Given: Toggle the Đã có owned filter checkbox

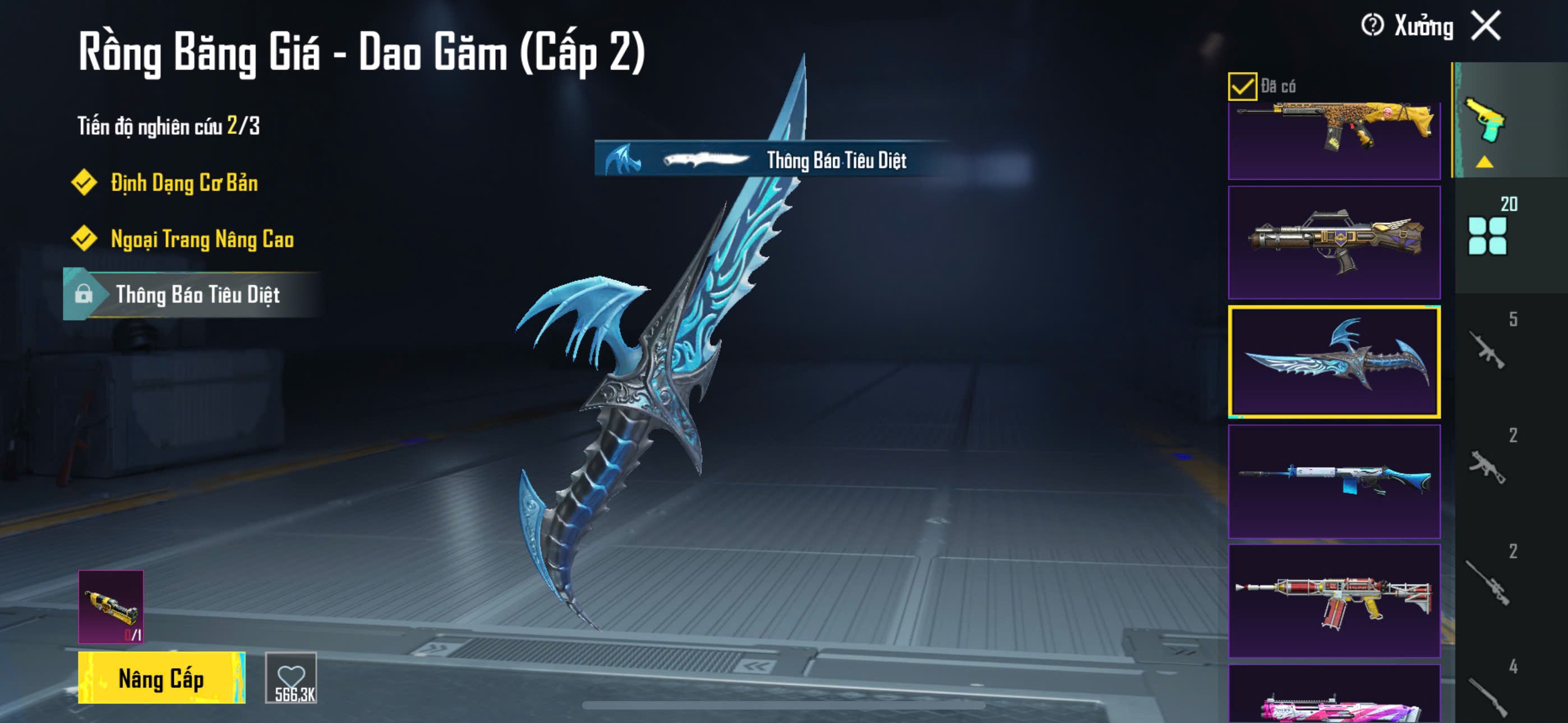Looking at the screenshot, I should click(x=1242, y=86).
